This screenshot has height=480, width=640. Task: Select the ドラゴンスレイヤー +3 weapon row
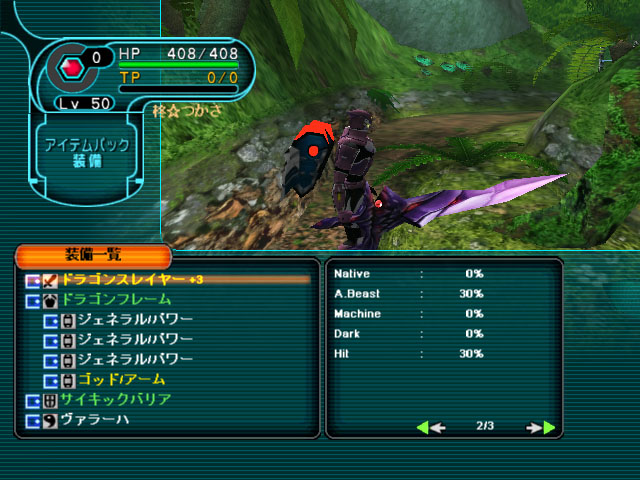click(130, 279)
